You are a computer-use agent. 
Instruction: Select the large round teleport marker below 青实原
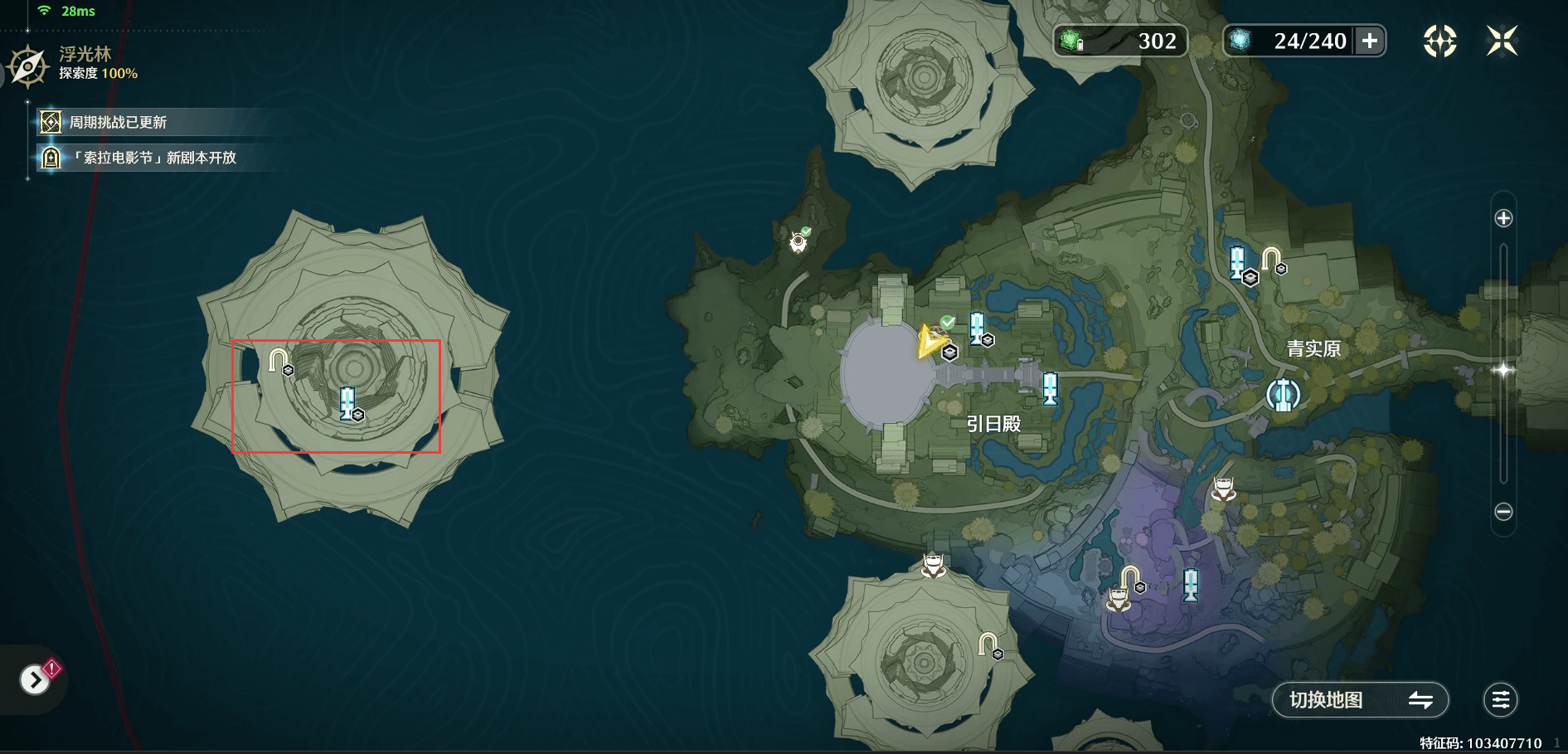[x=1283, y=395]
